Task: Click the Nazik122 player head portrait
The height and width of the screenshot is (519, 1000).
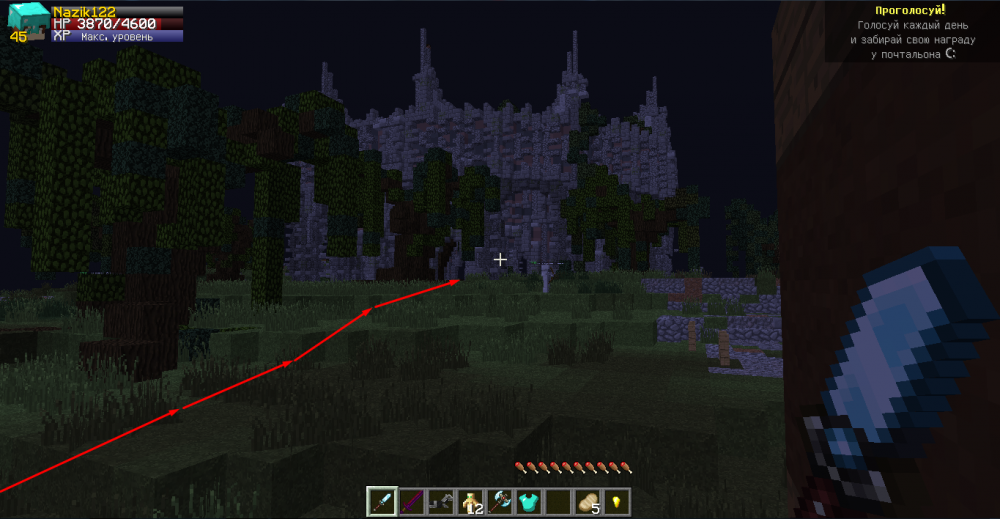Action: coord(28,22)
